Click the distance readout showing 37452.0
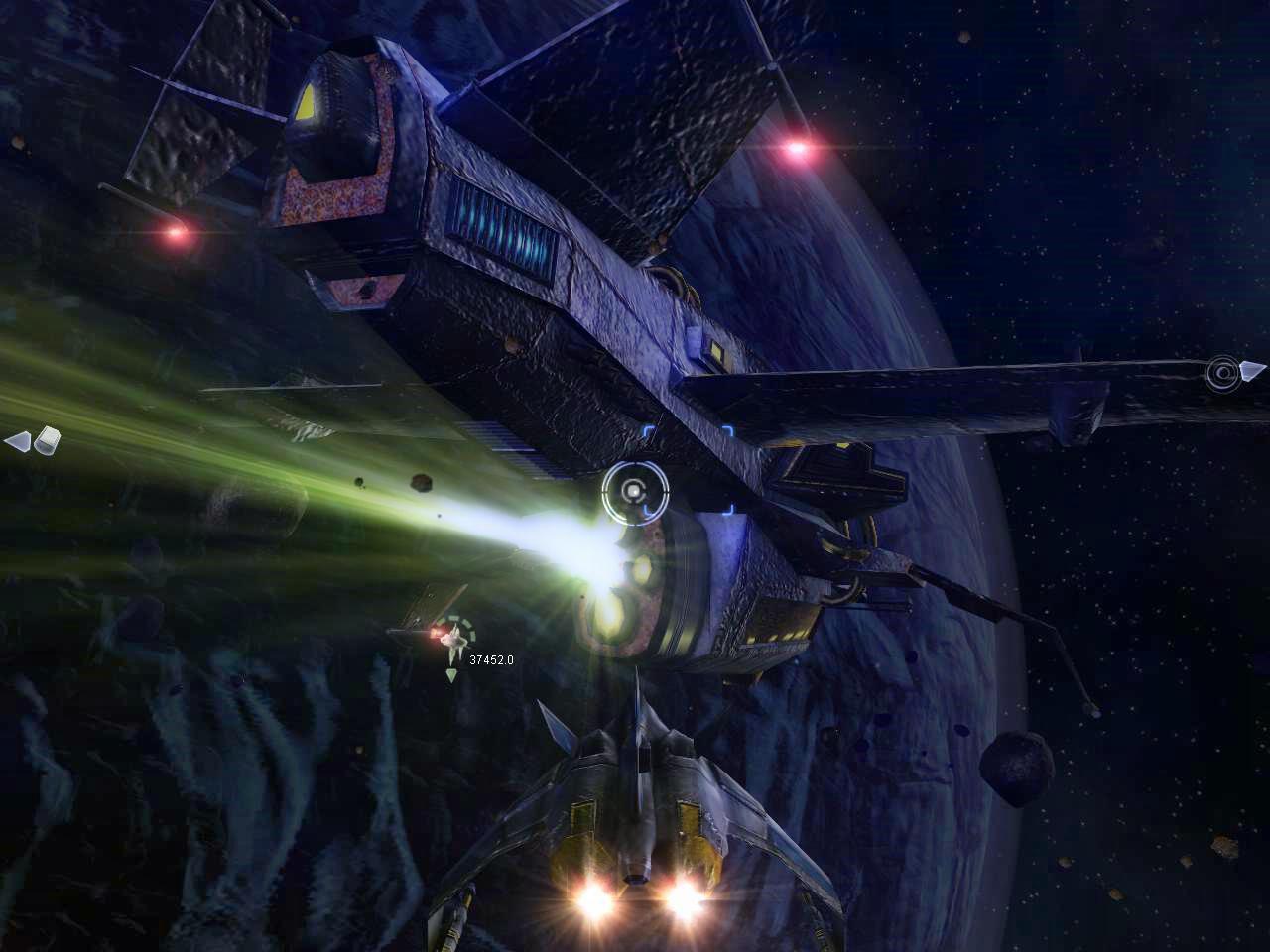This screenshot has width=1270, height=952. tap(493, 657)
